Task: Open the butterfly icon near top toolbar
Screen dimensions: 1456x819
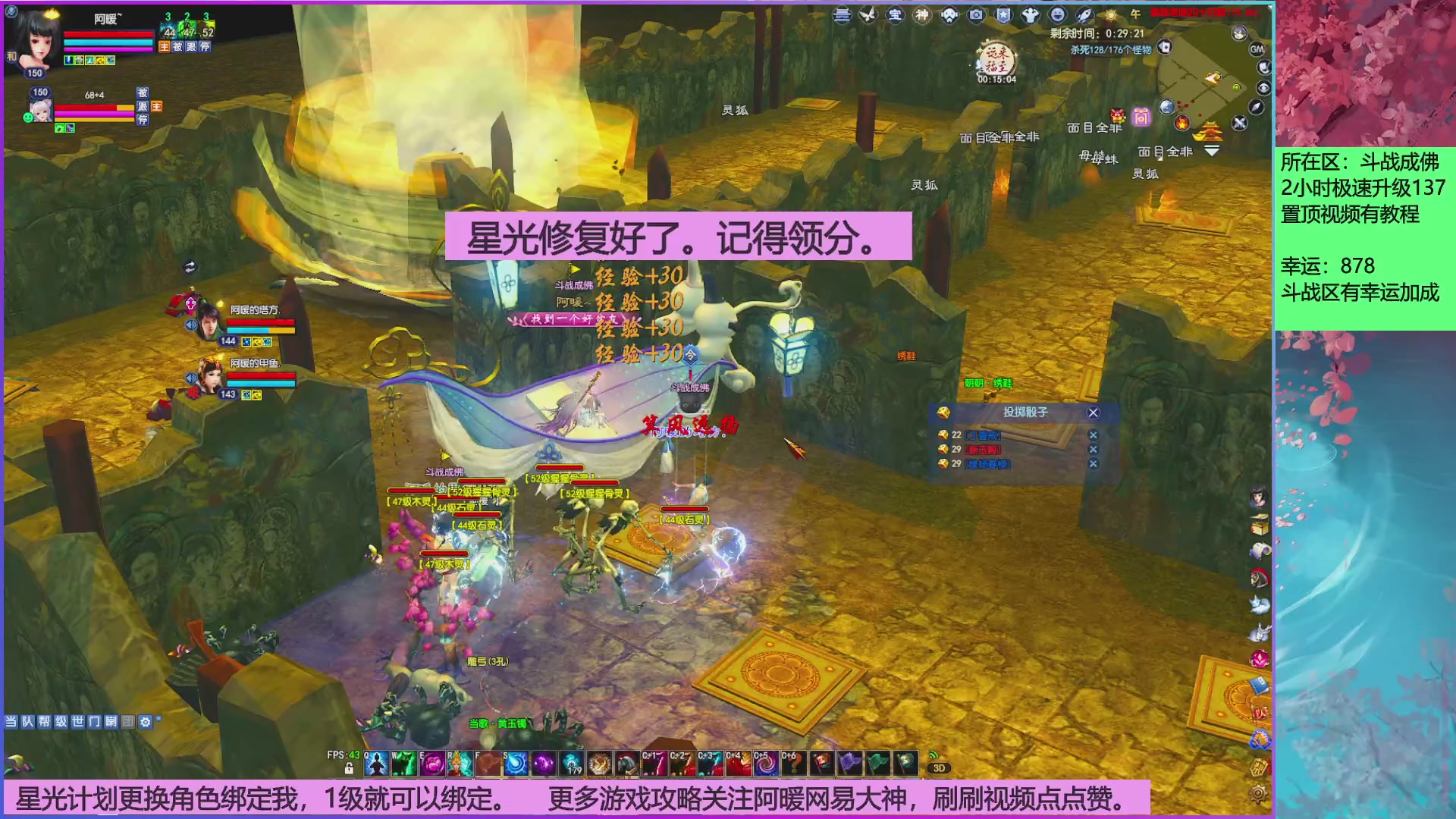Action: (867, 15)
